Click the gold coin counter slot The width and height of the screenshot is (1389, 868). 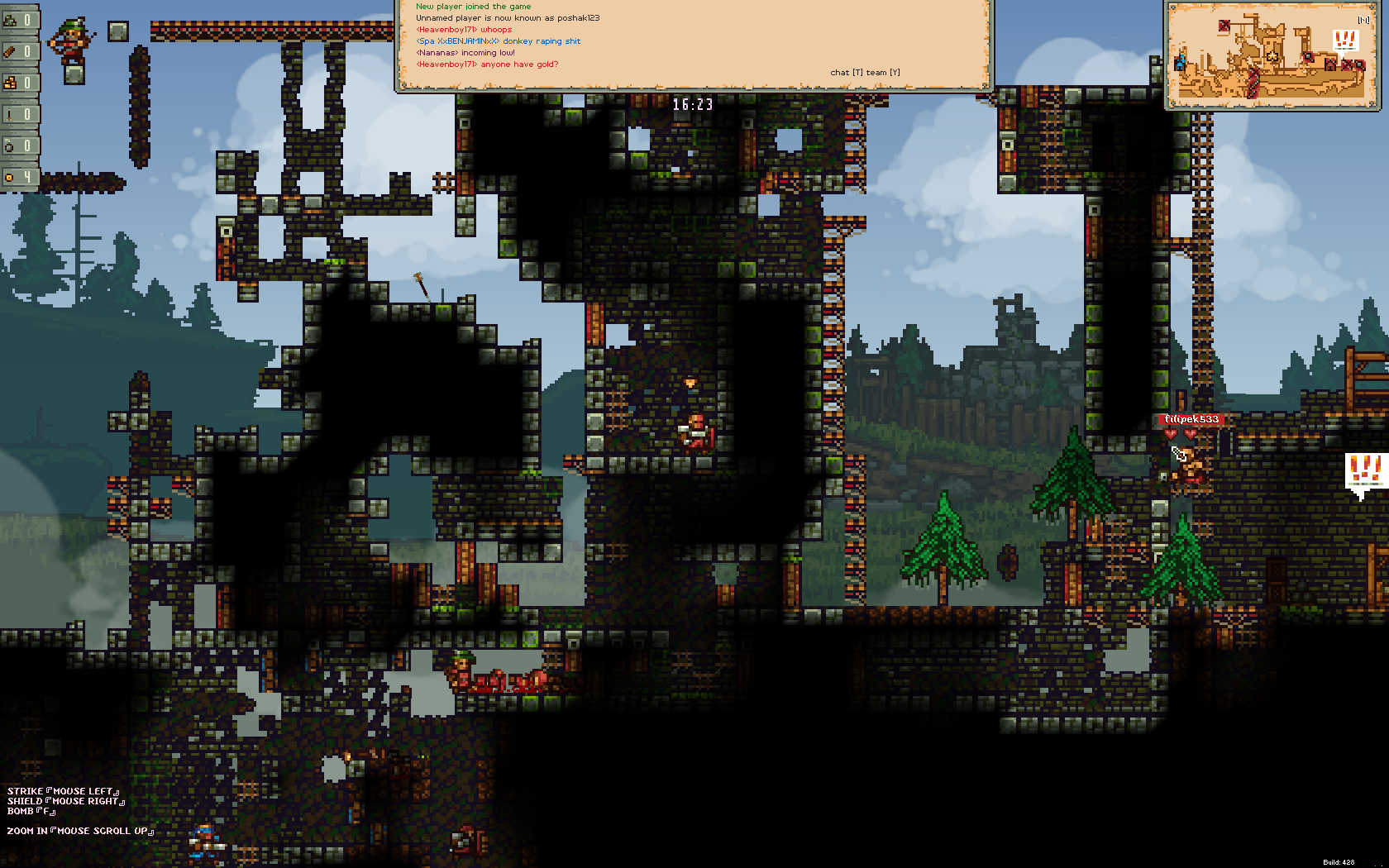19,177
